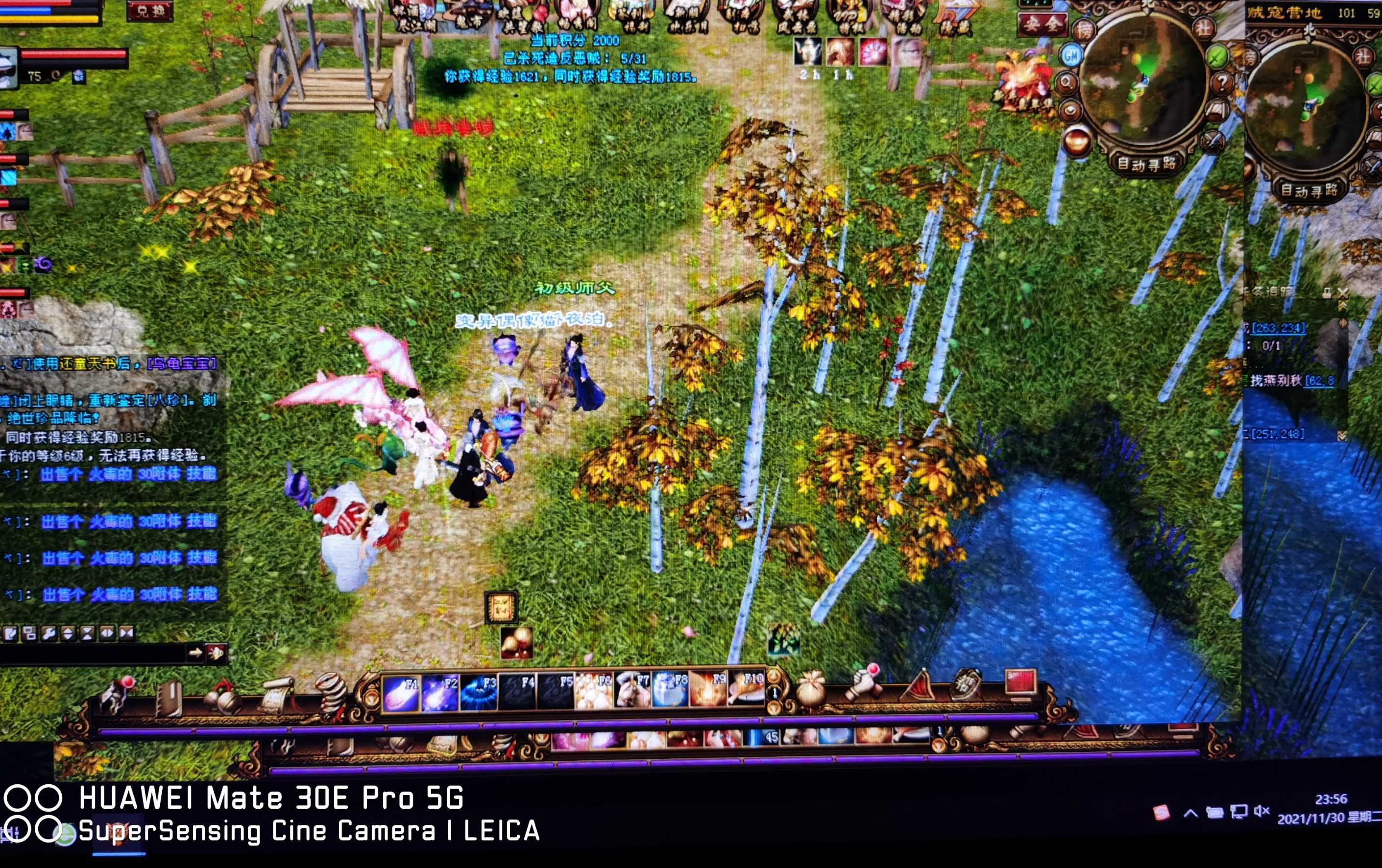
Task: Click the Windows taskbar volume icon
Action: tap(1261, 811)
